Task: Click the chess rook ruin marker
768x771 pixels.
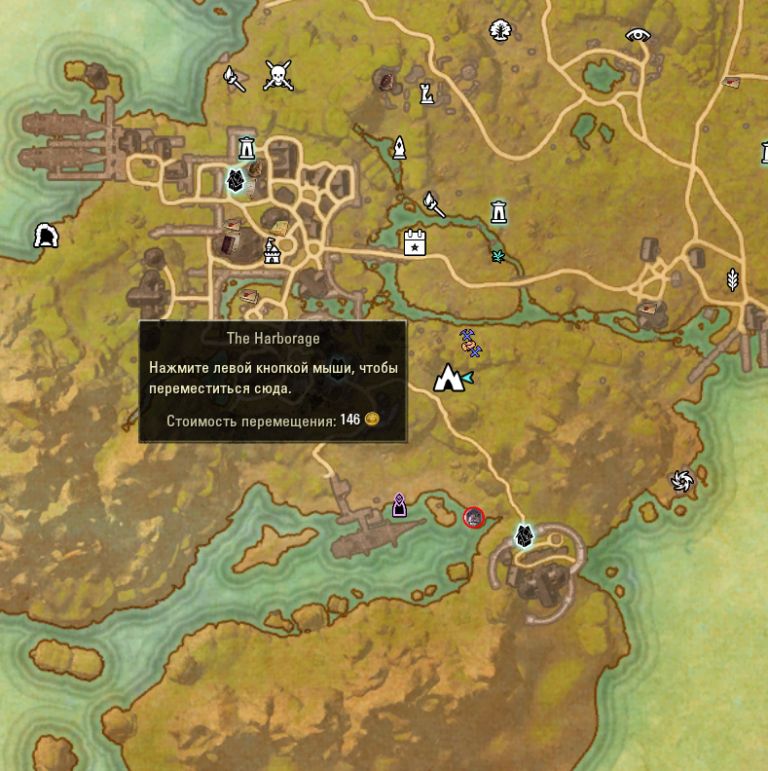Action: 427,95
